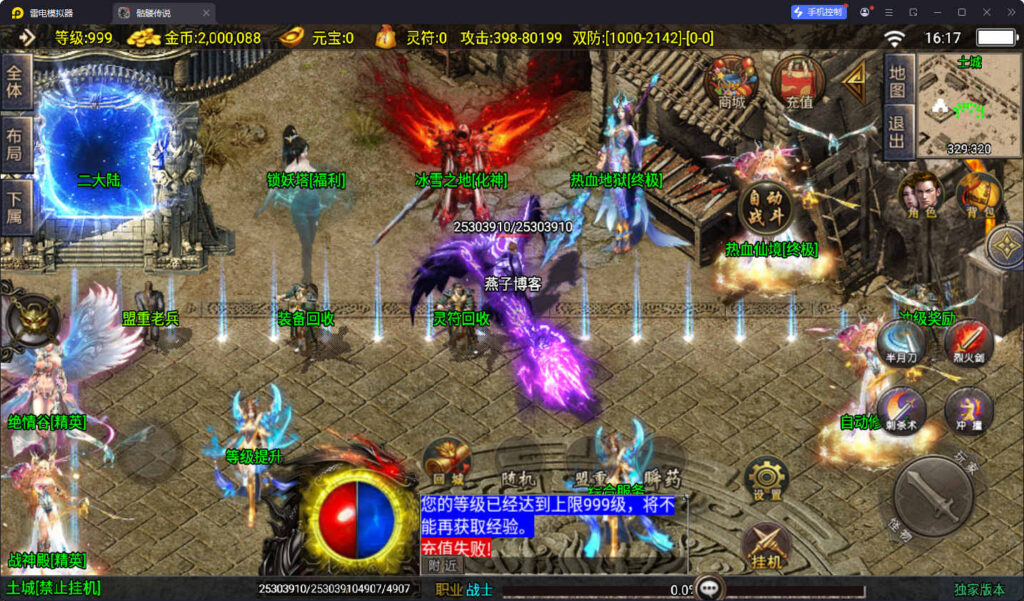
Task: Open the chat speech bubble
Action: (x=710, y=588)
